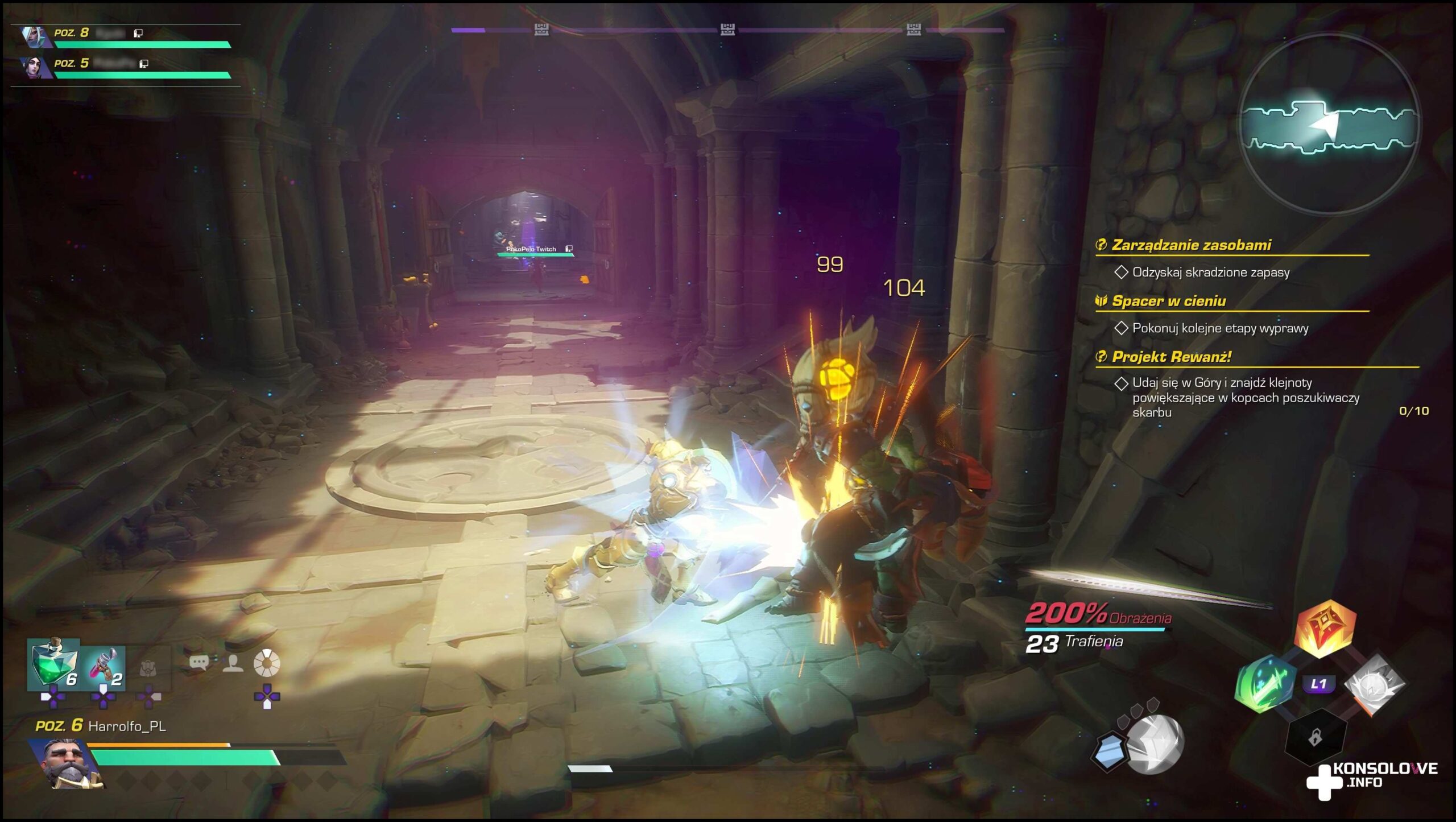
Task: Select the locked ability slot
Action: tap(1315, 738)
